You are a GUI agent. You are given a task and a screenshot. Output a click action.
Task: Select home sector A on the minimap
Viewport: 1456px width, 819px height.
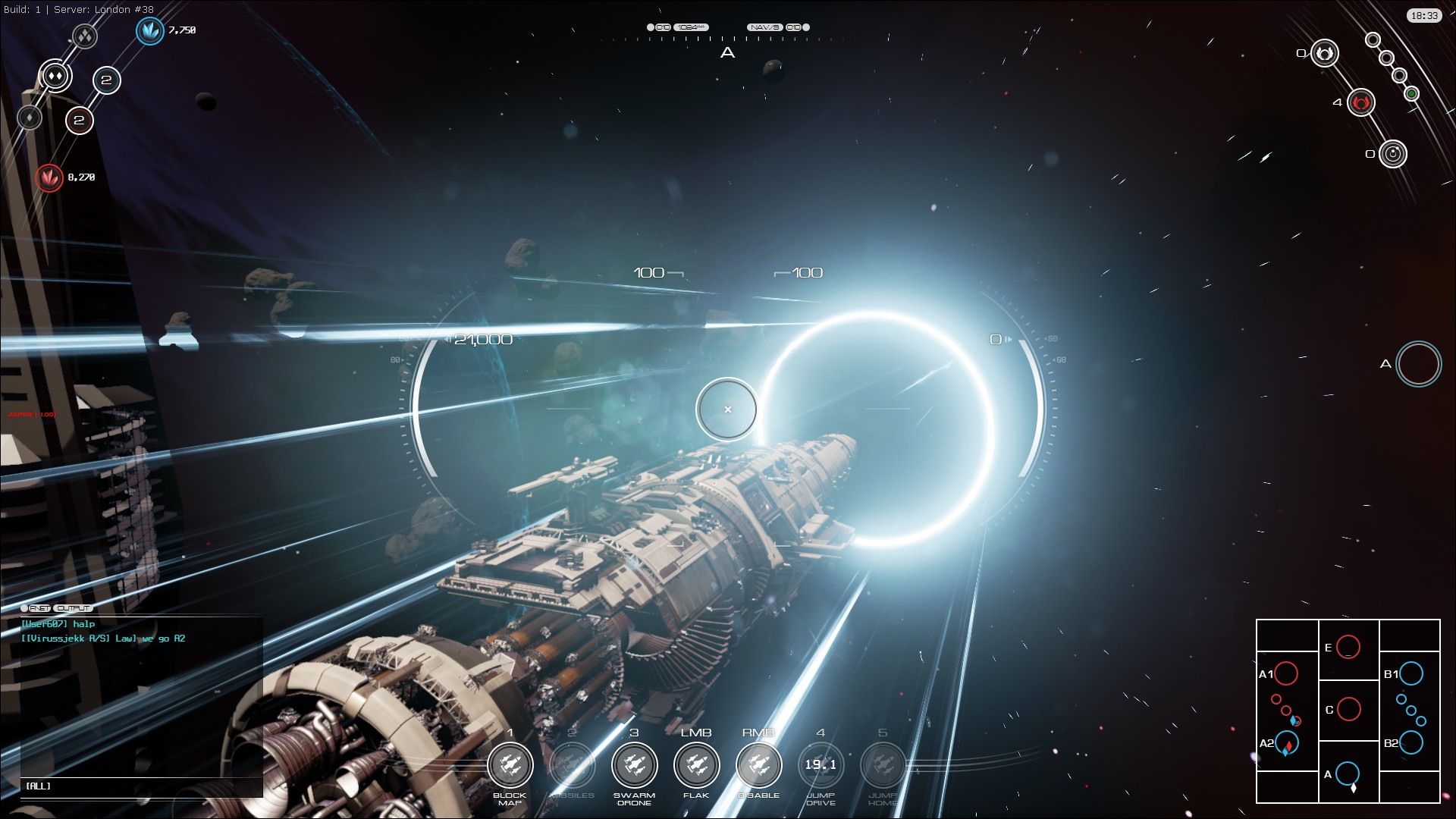[1347, 773]
